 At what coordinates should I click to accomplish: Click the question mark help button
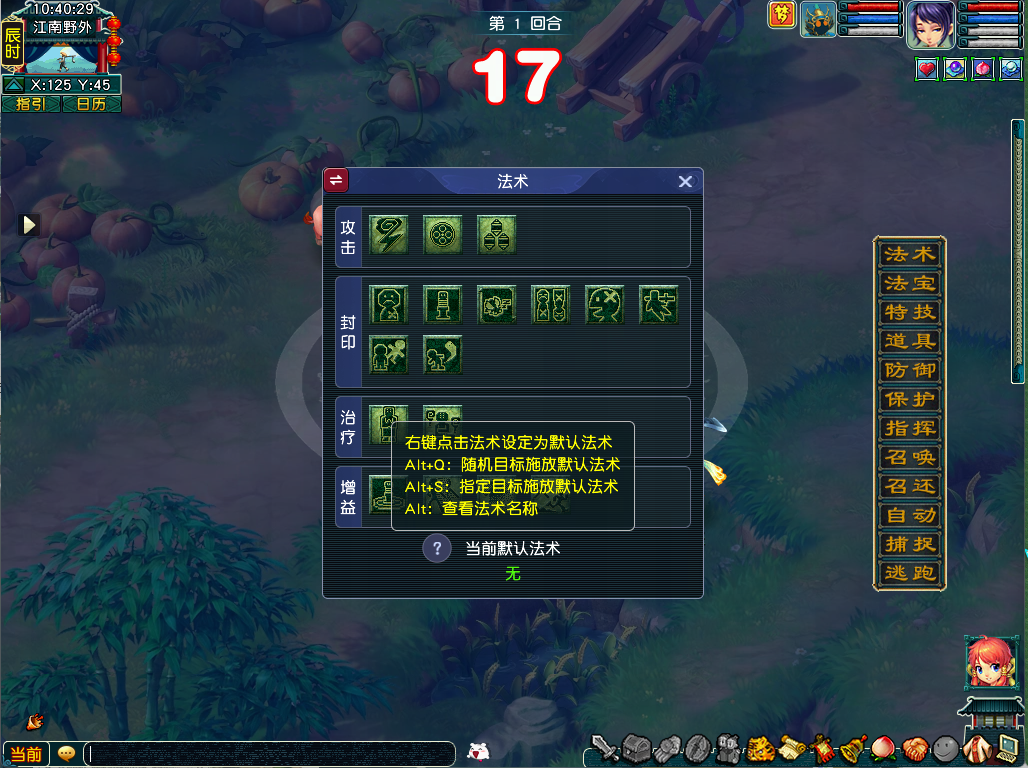tap(437, 548)
